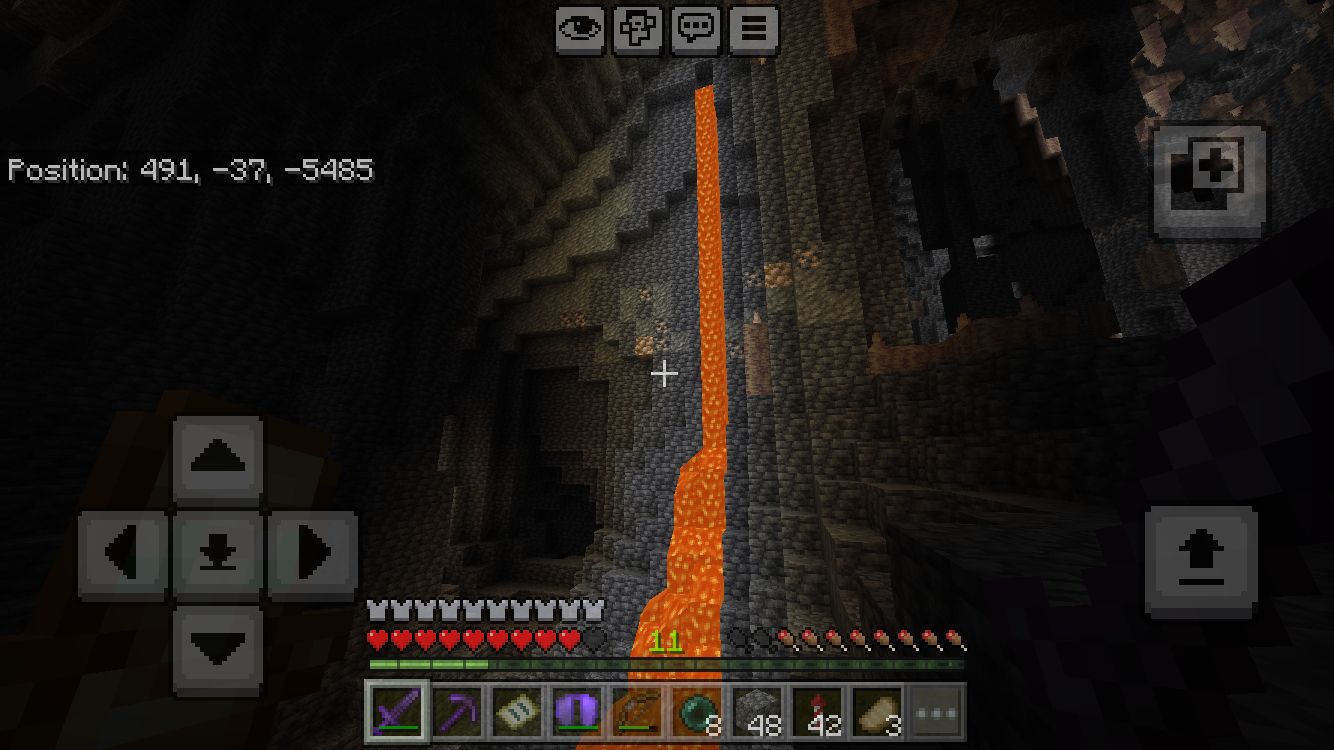Move forward with the up arrow

[218, 459]
